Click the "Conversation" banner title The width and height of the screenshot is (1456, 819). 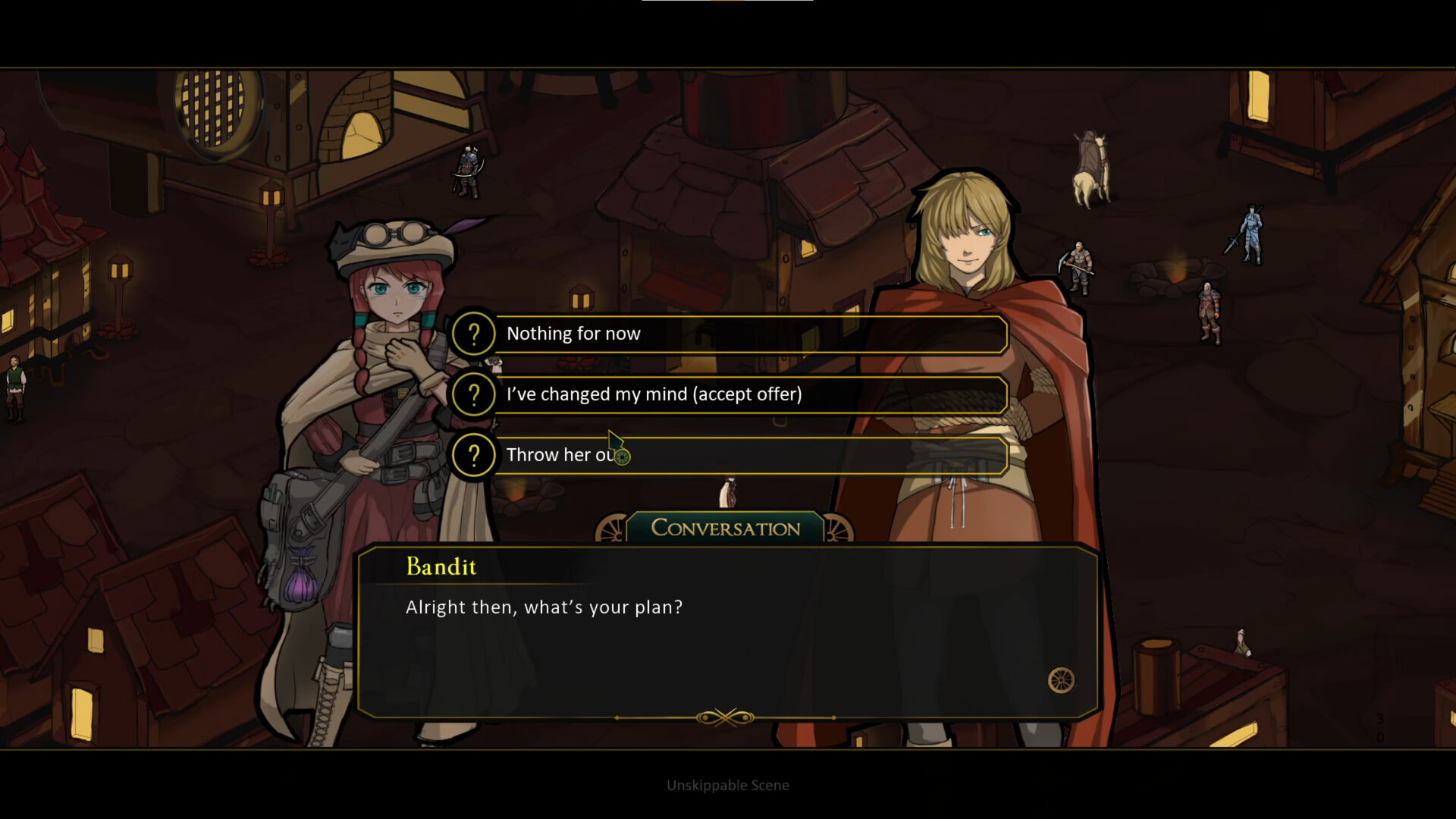[x=724, y=529]
